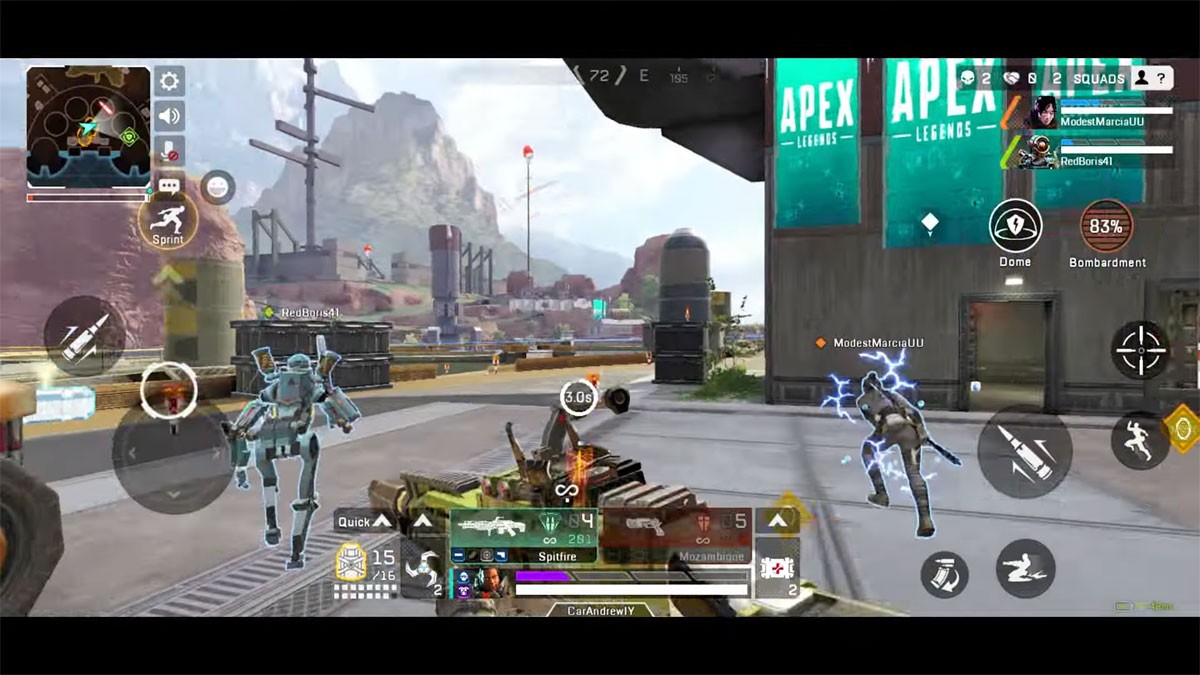The width and height of the screenshot is (1200, 675).
Task: Toggle the speaker sound icon
Action: click(x=169, y=116)
